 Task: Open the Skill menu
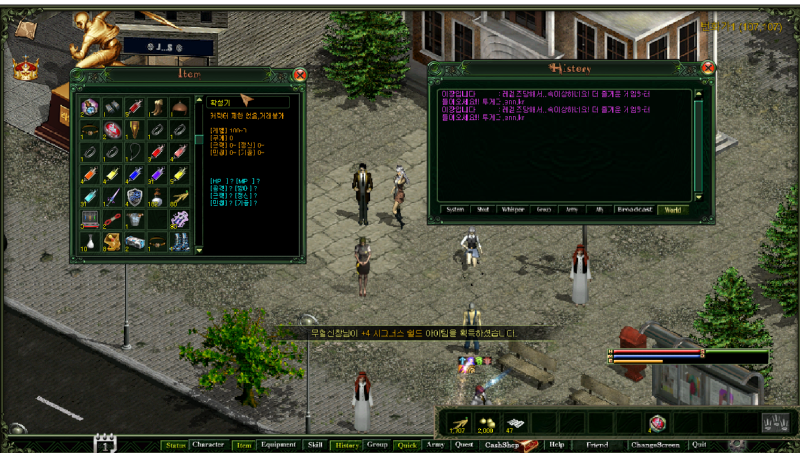tap(315, 444)
